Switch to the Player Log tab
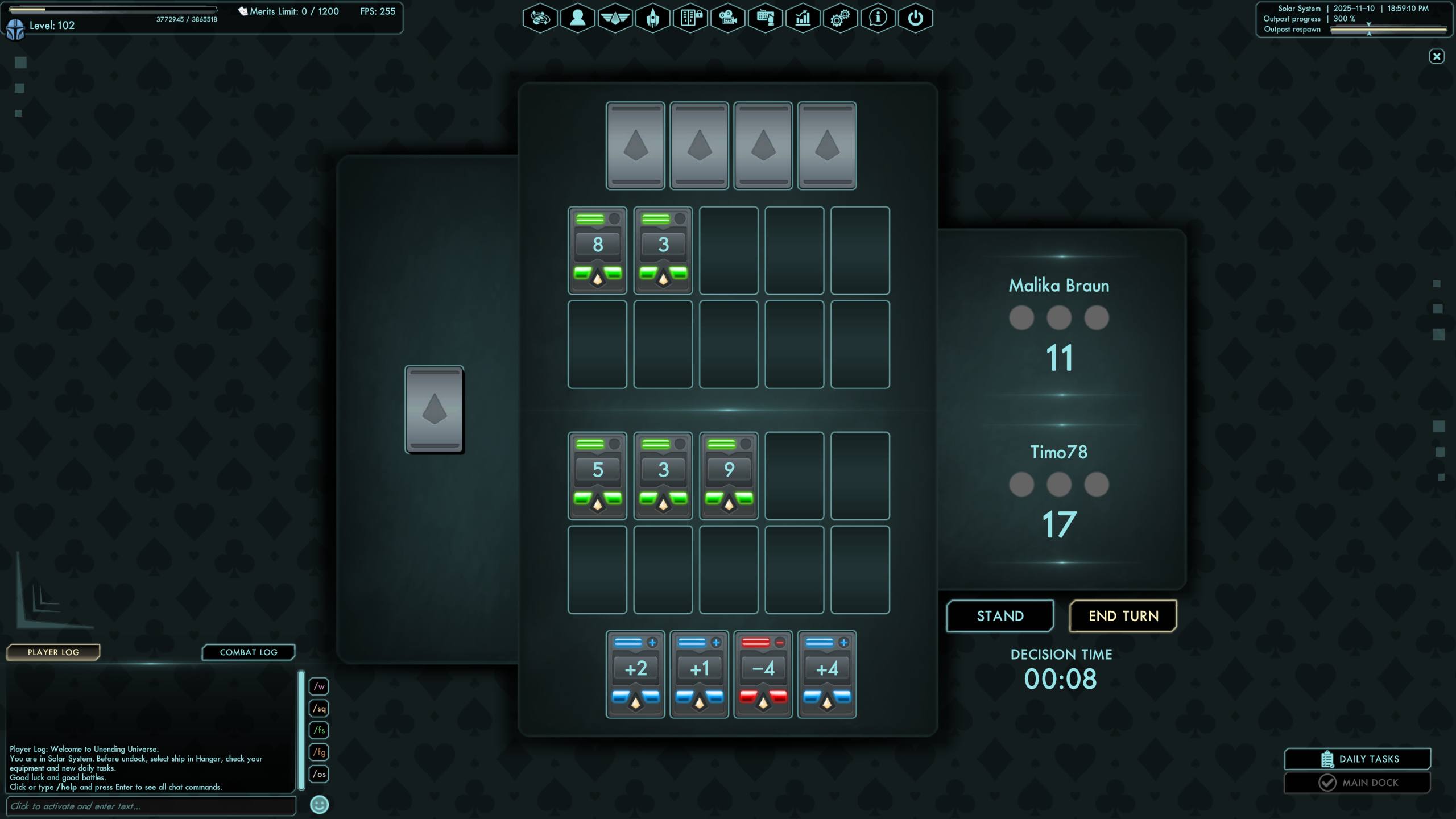This screenshot has height=819, width=1456. click(x=53, y=652)
